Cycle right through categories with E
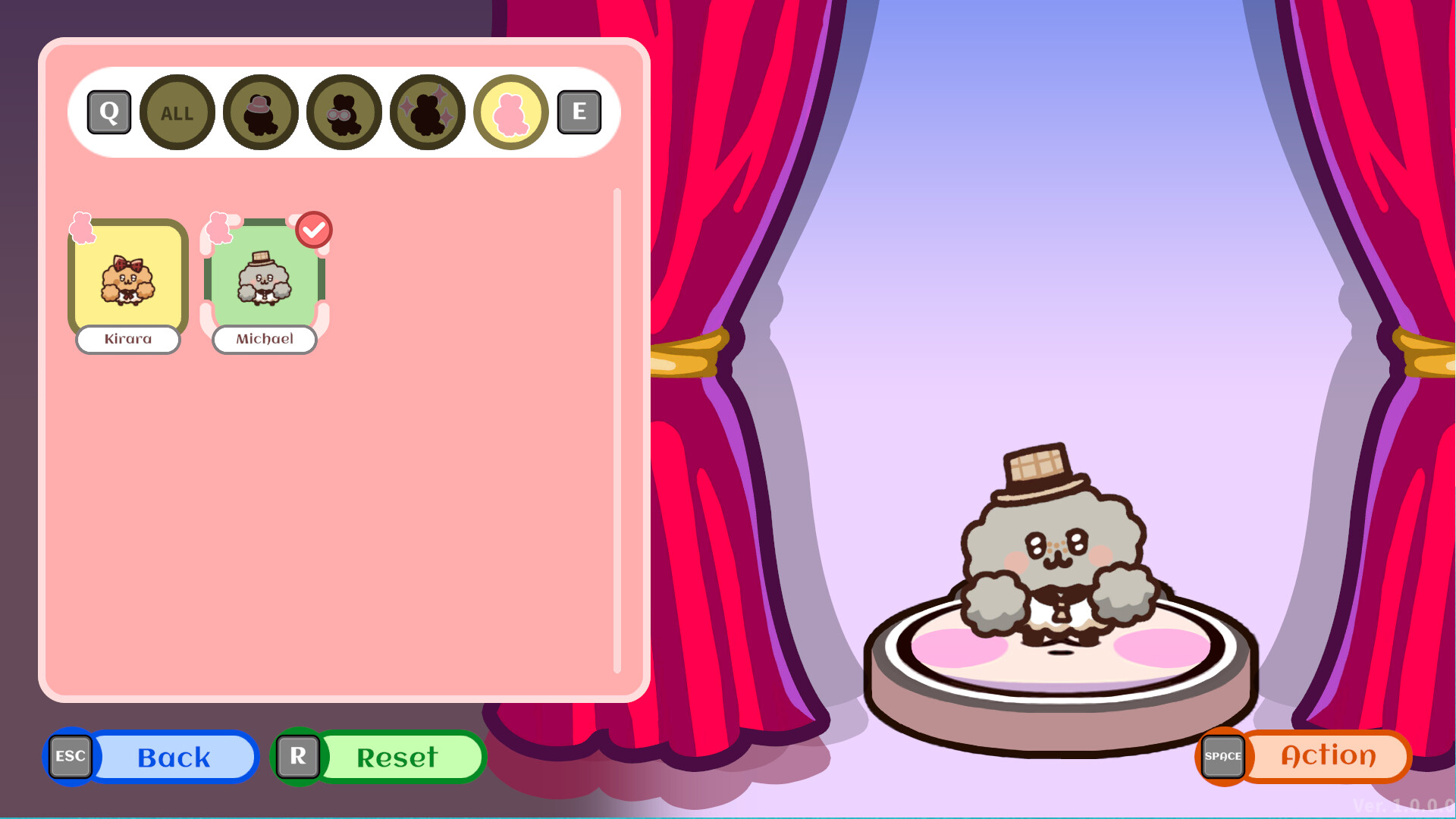The width and height of the screenshot is (1456, 819). (579, 111)
